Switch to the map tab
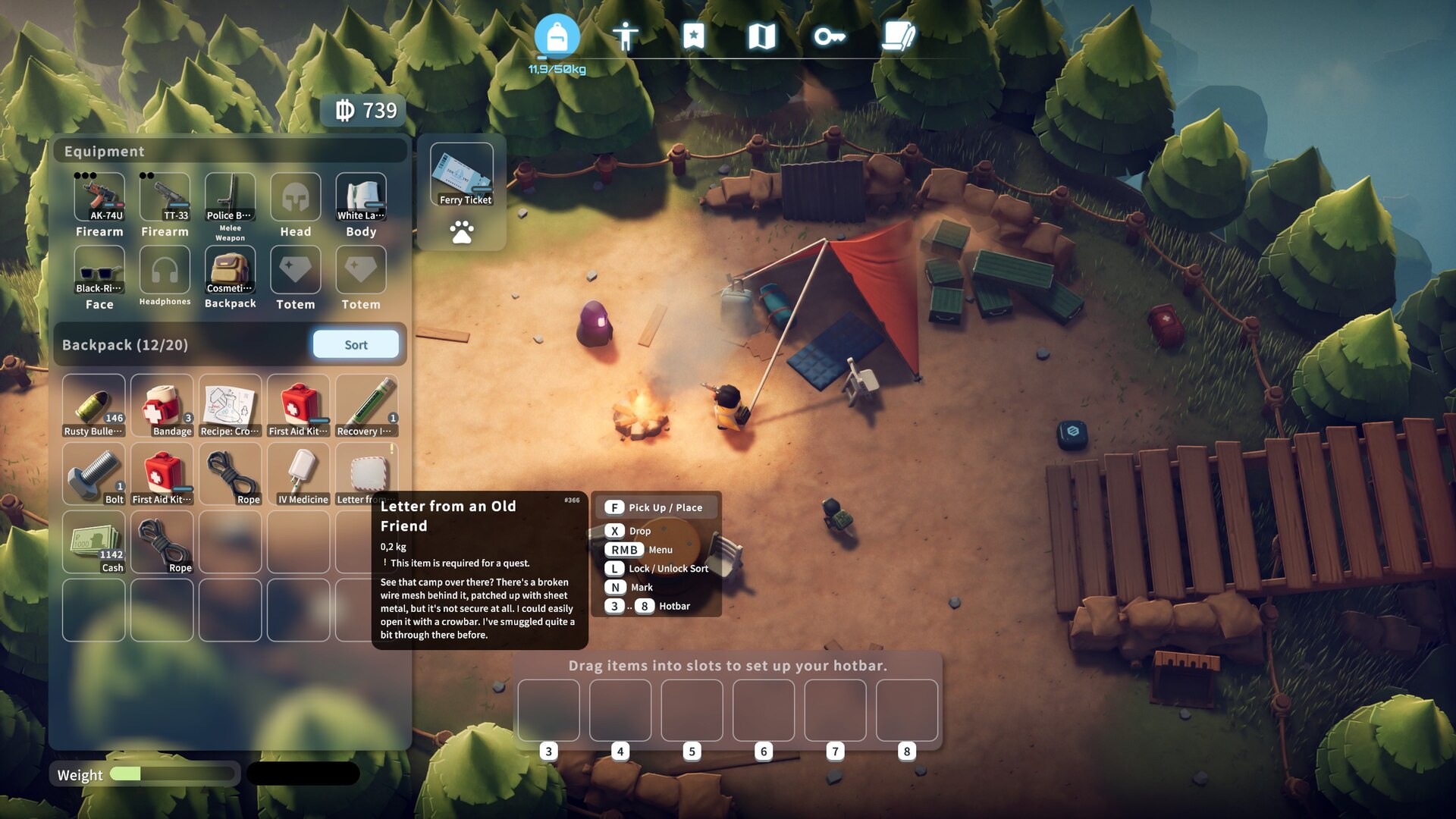Screen dimensions: 1456x819 (761, 36)
